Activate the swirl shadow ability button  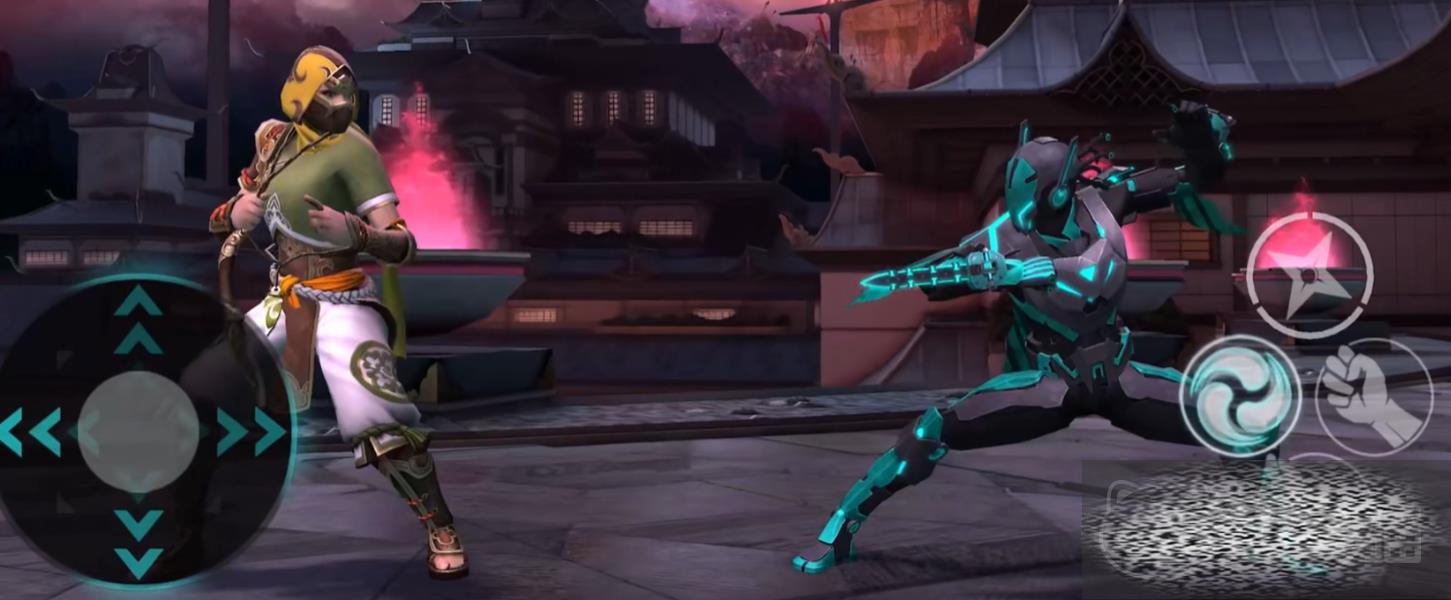tap(1240, 397)
